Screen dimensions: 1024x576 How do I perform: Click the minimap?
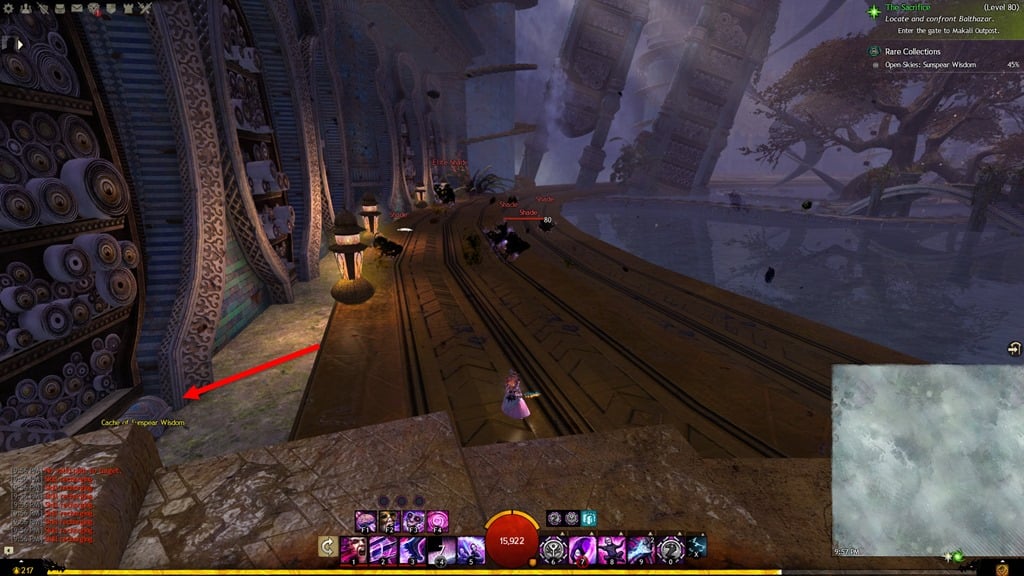(927, 458)
